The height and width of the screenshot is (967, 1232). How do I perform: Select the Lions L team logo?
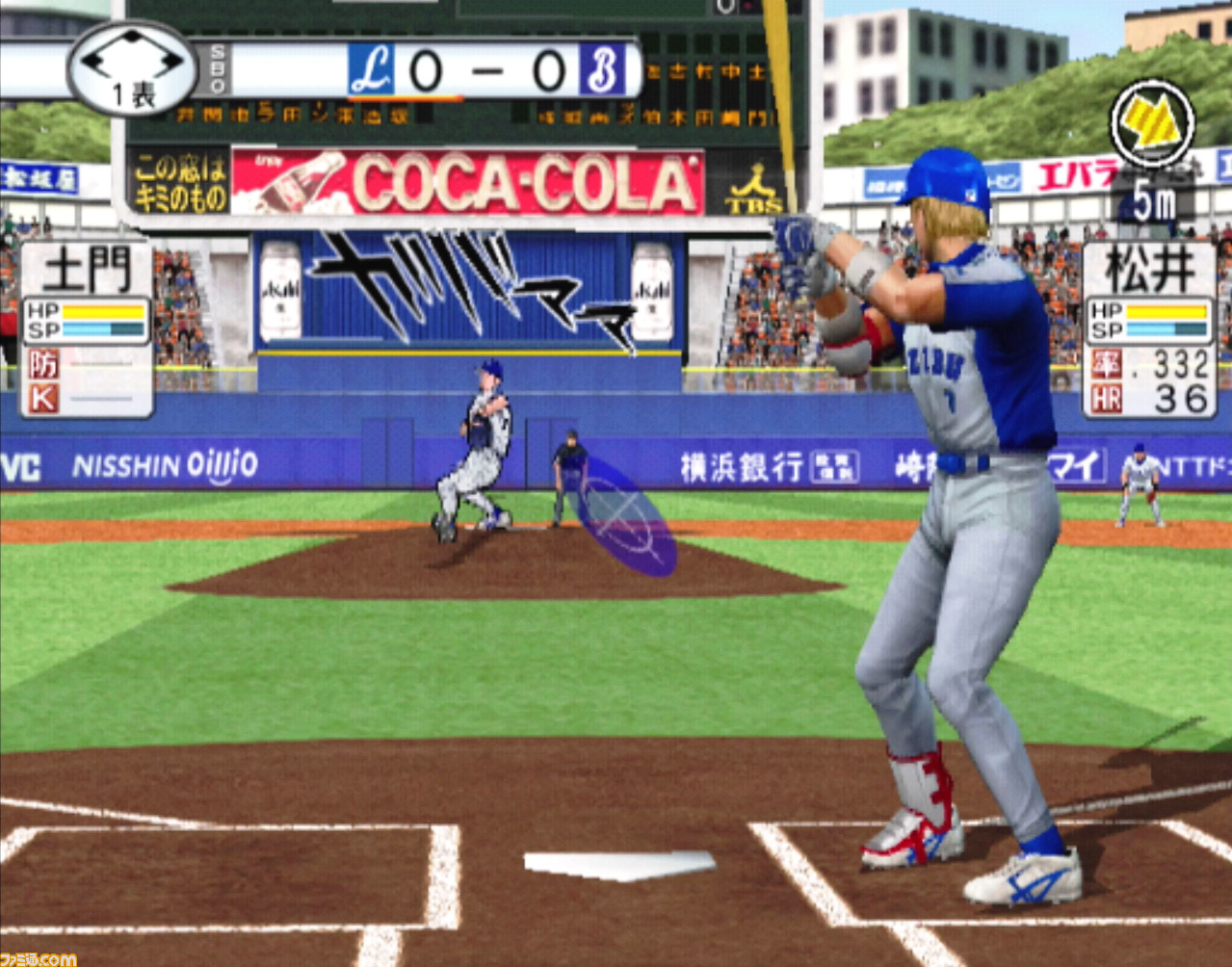[372, 70]
